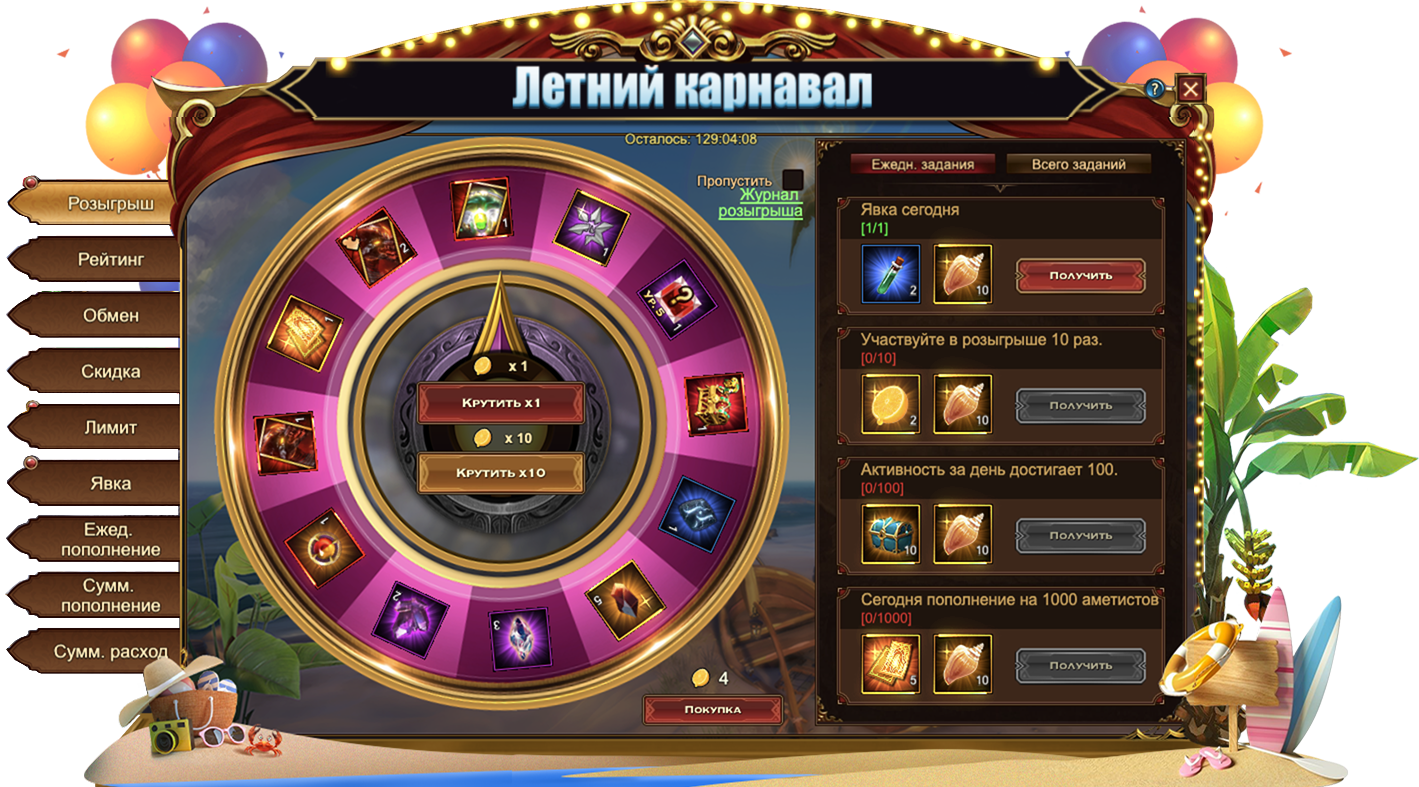Click the Крутить x10 button
The image size is (1419, 787).
(x=500, y=472)
